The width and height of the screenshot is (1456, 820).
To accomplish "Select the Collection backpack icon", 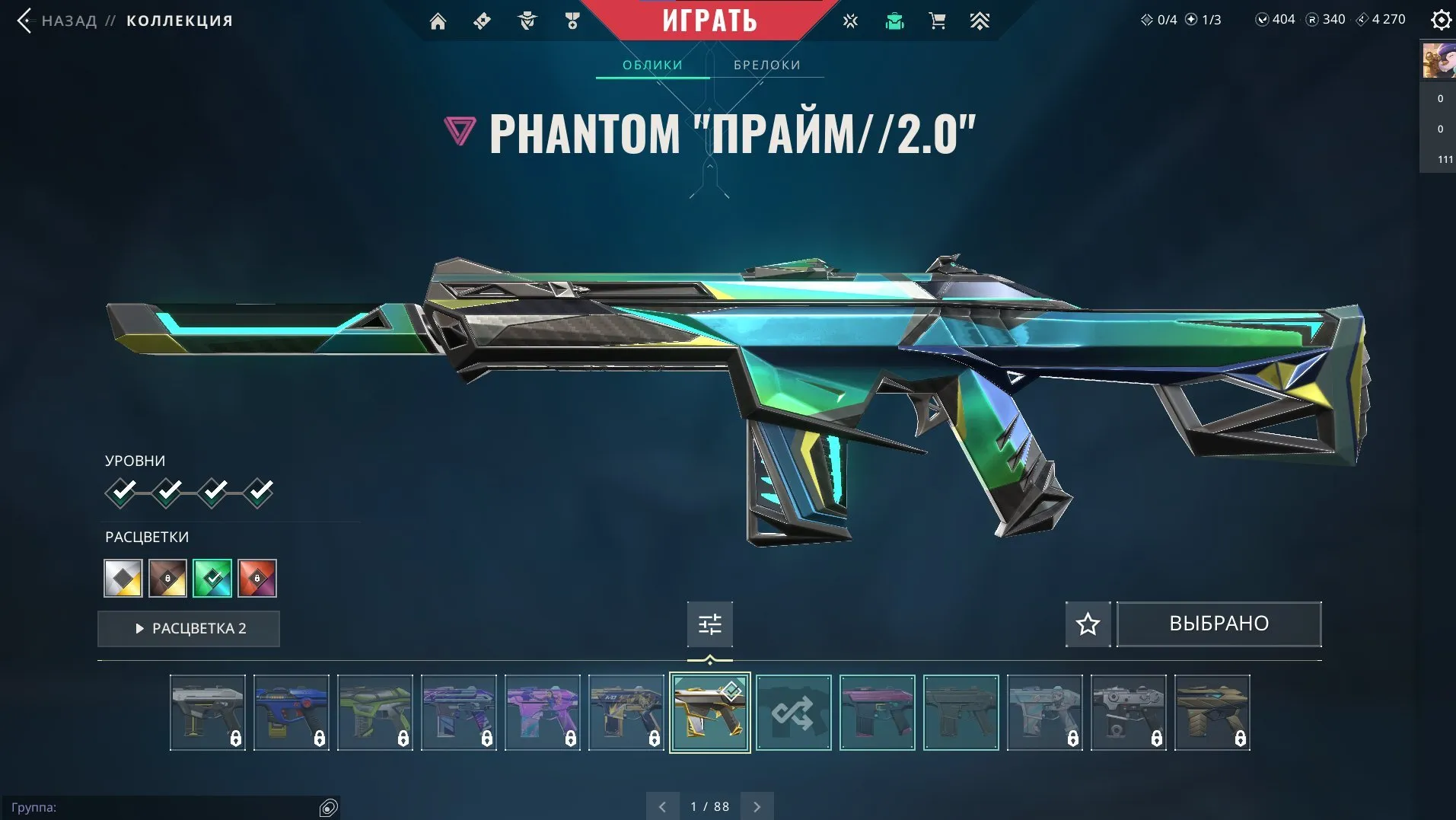I will [894, 21].
